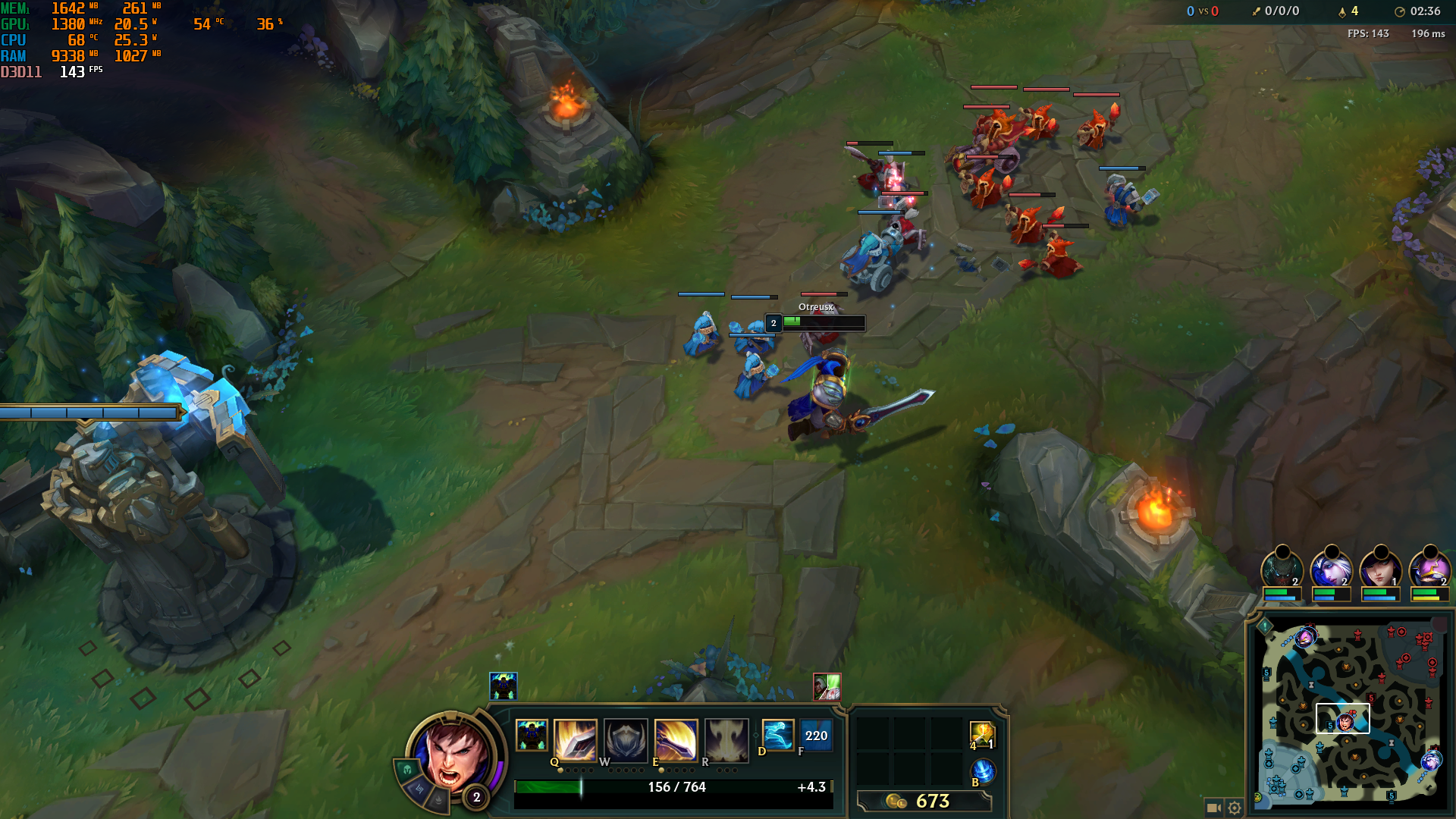The image size is (1456, 819).
Task: Activate Garen's Decisive Strike Q ability
Action: (x=575, y=739)
